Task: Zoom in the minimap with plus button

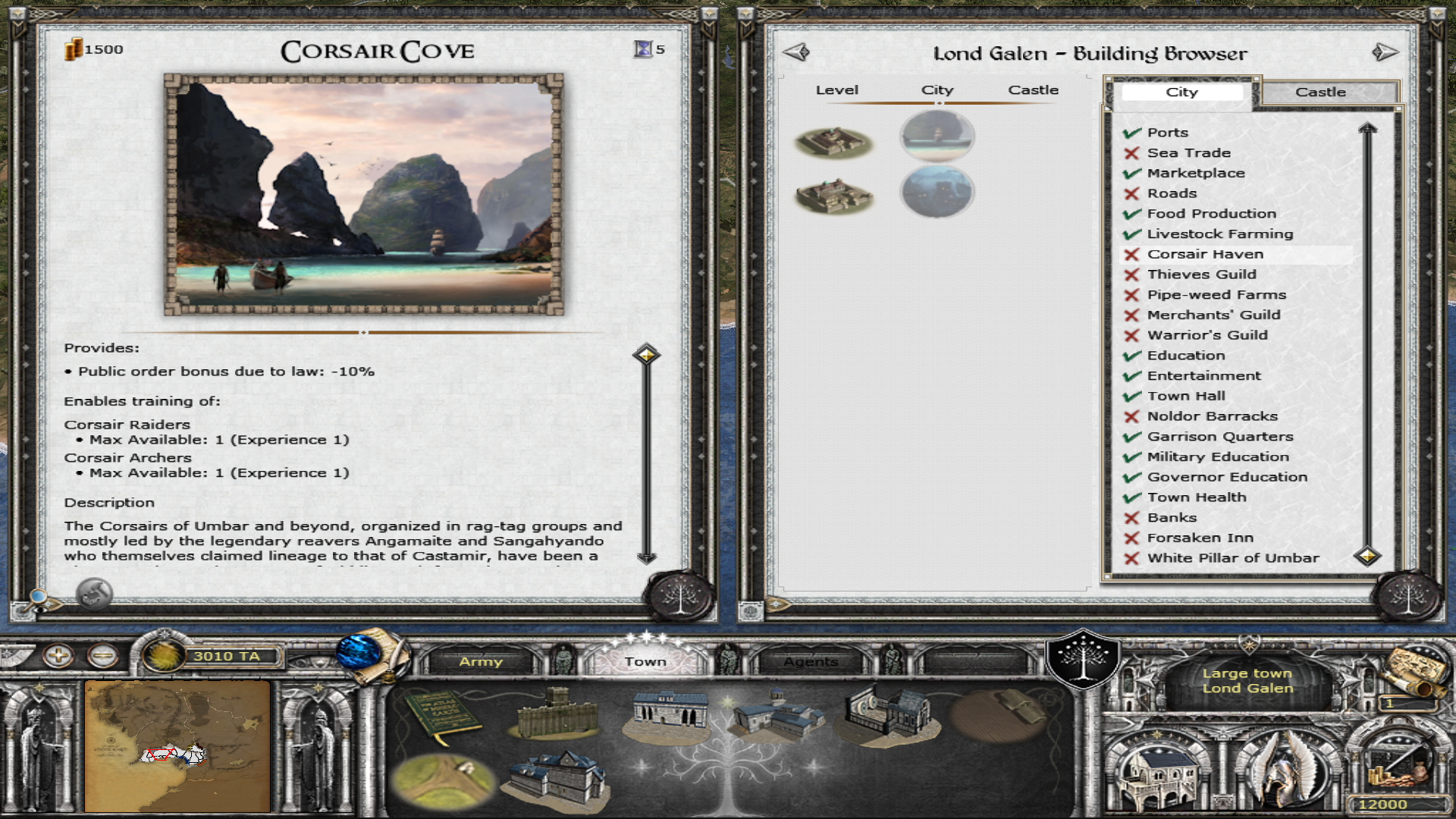Action: (58, 655)
